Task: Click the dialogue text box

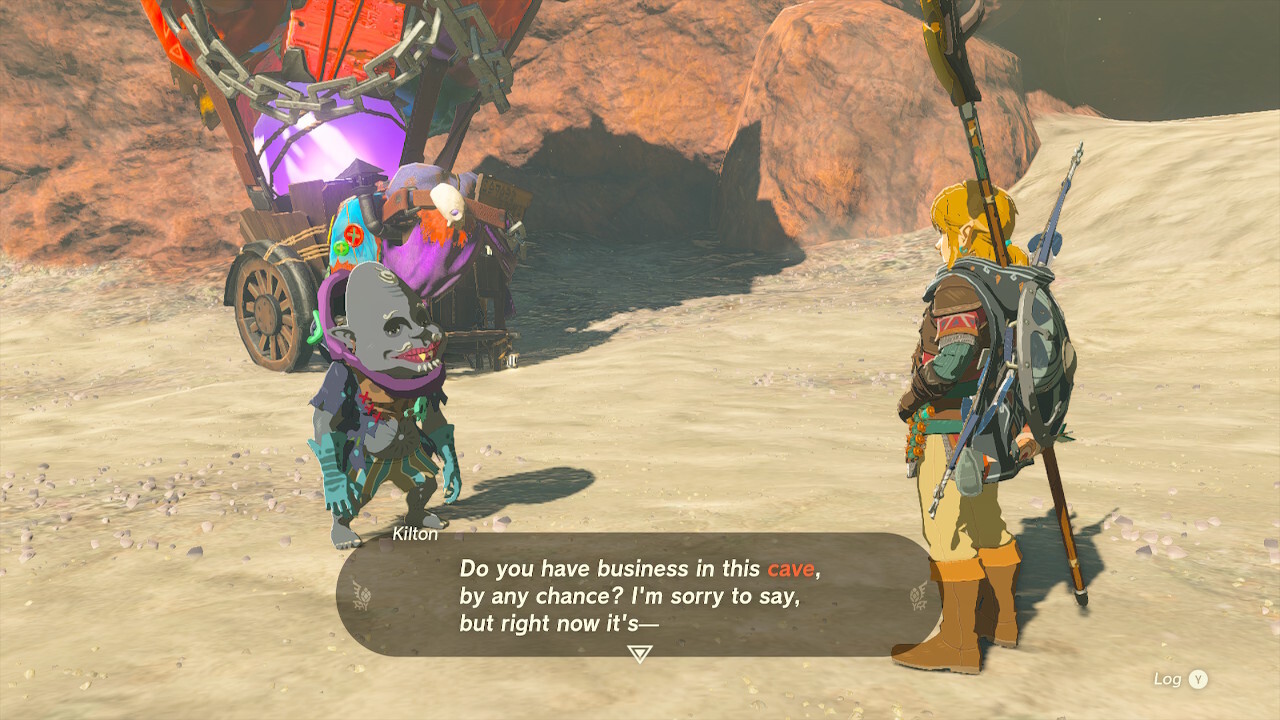Action: click(x=640, y=595)
